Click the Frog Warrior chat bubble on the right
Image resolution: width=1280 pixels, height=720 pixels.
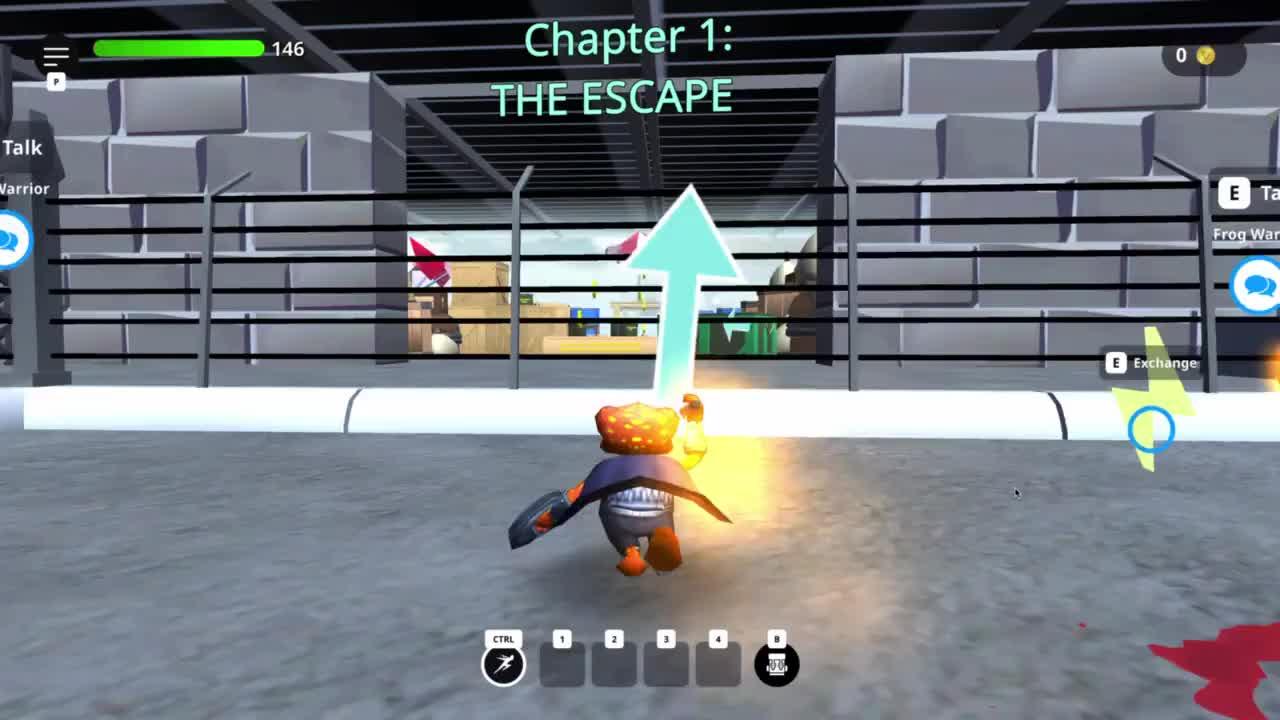[1256, 286]
